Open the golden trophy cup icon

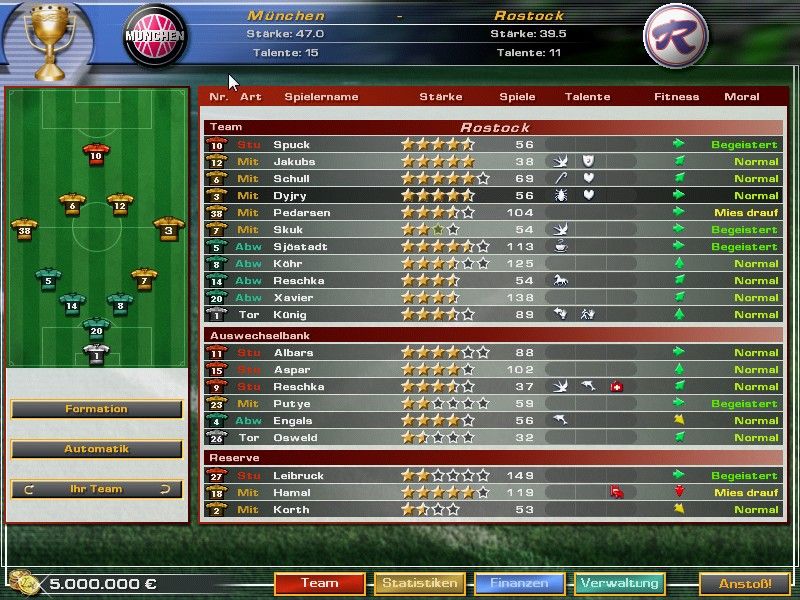[x=43, y=40]
